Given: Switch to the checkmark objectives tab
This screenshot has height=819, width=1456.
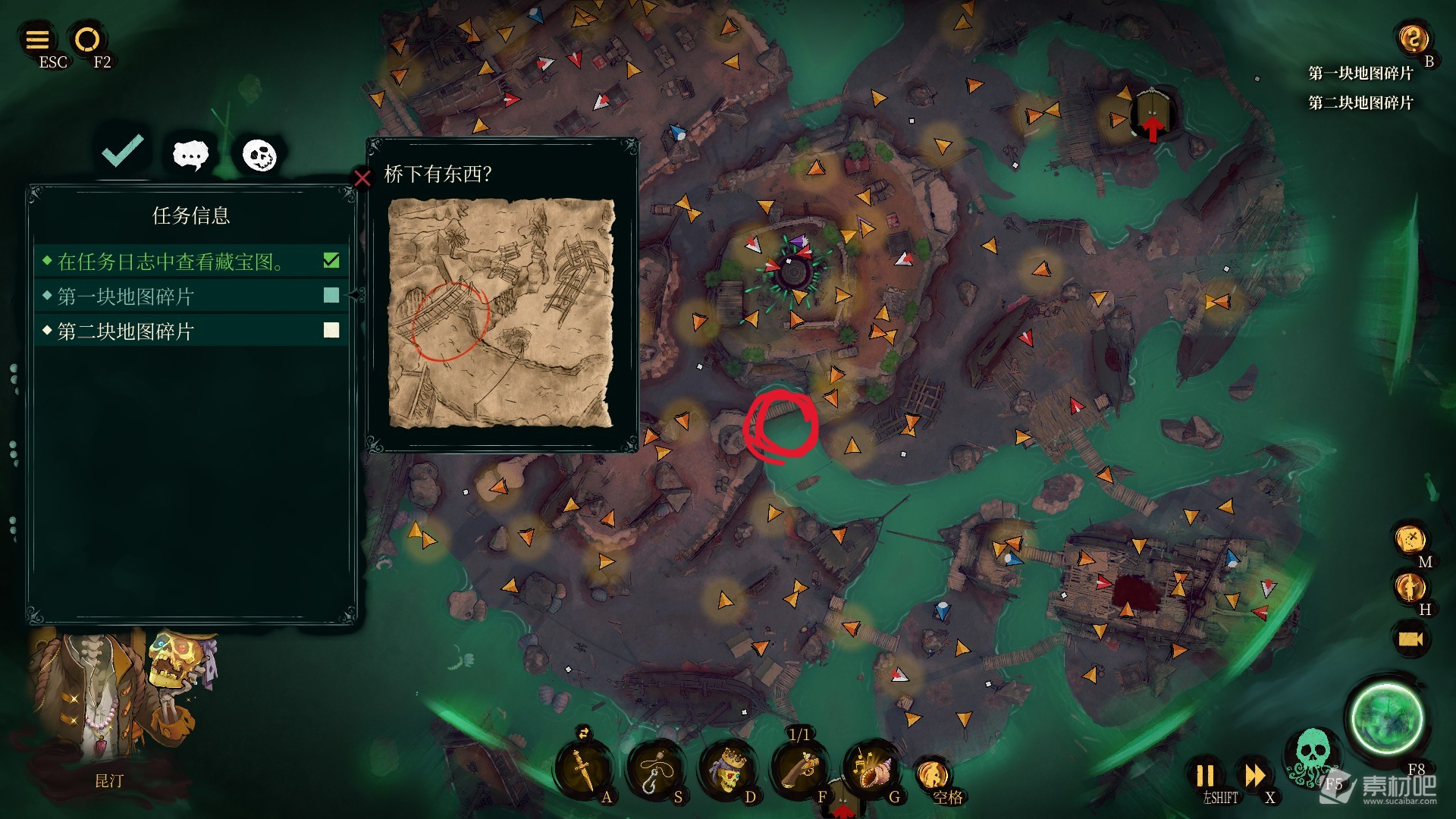Looking at the screenshot, I should [x=123, y=151].
